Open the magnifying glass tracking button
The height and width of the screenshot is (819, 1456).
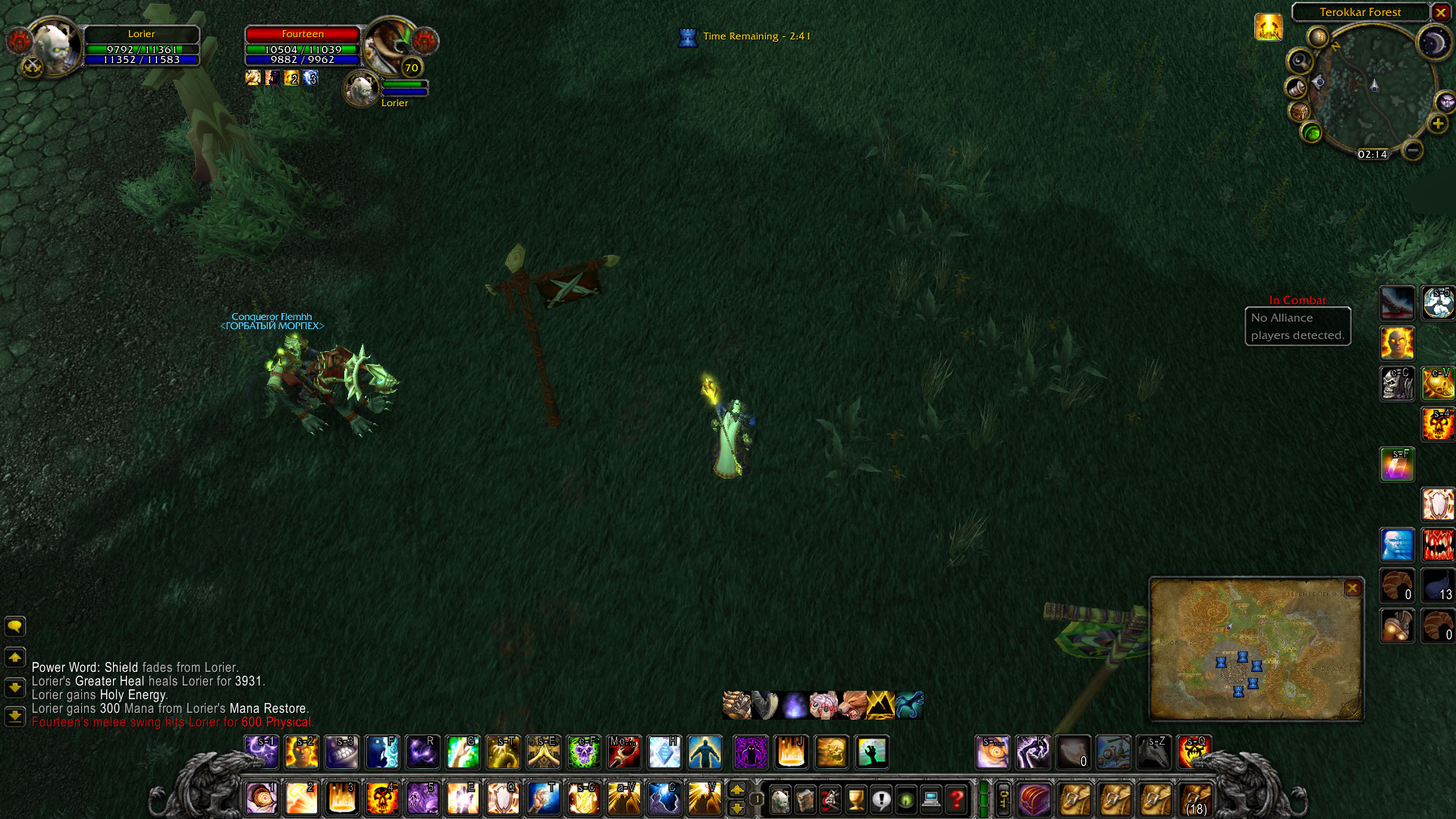coord(1300,60)
